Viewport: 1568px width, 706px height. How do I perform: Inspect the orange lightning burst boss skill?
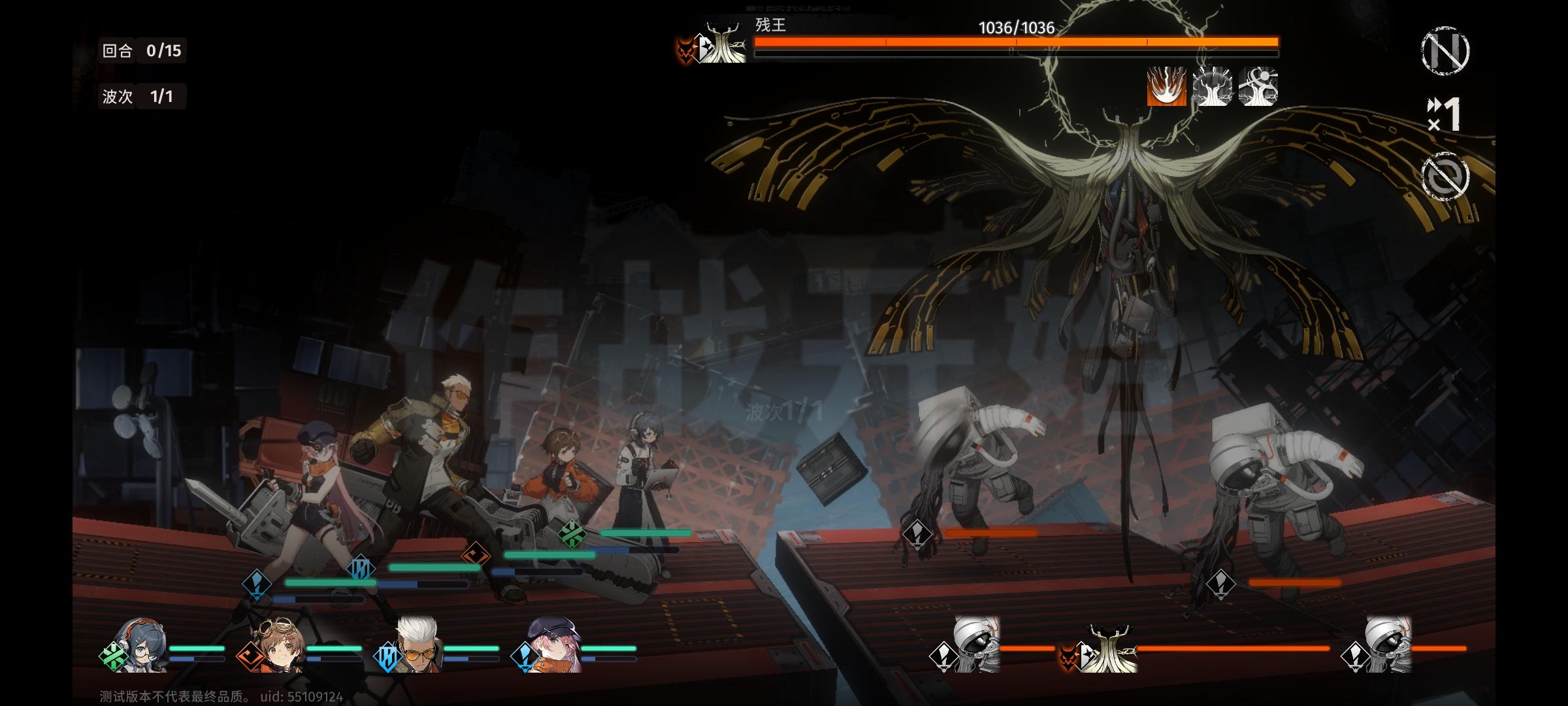tap(1167, 86)
